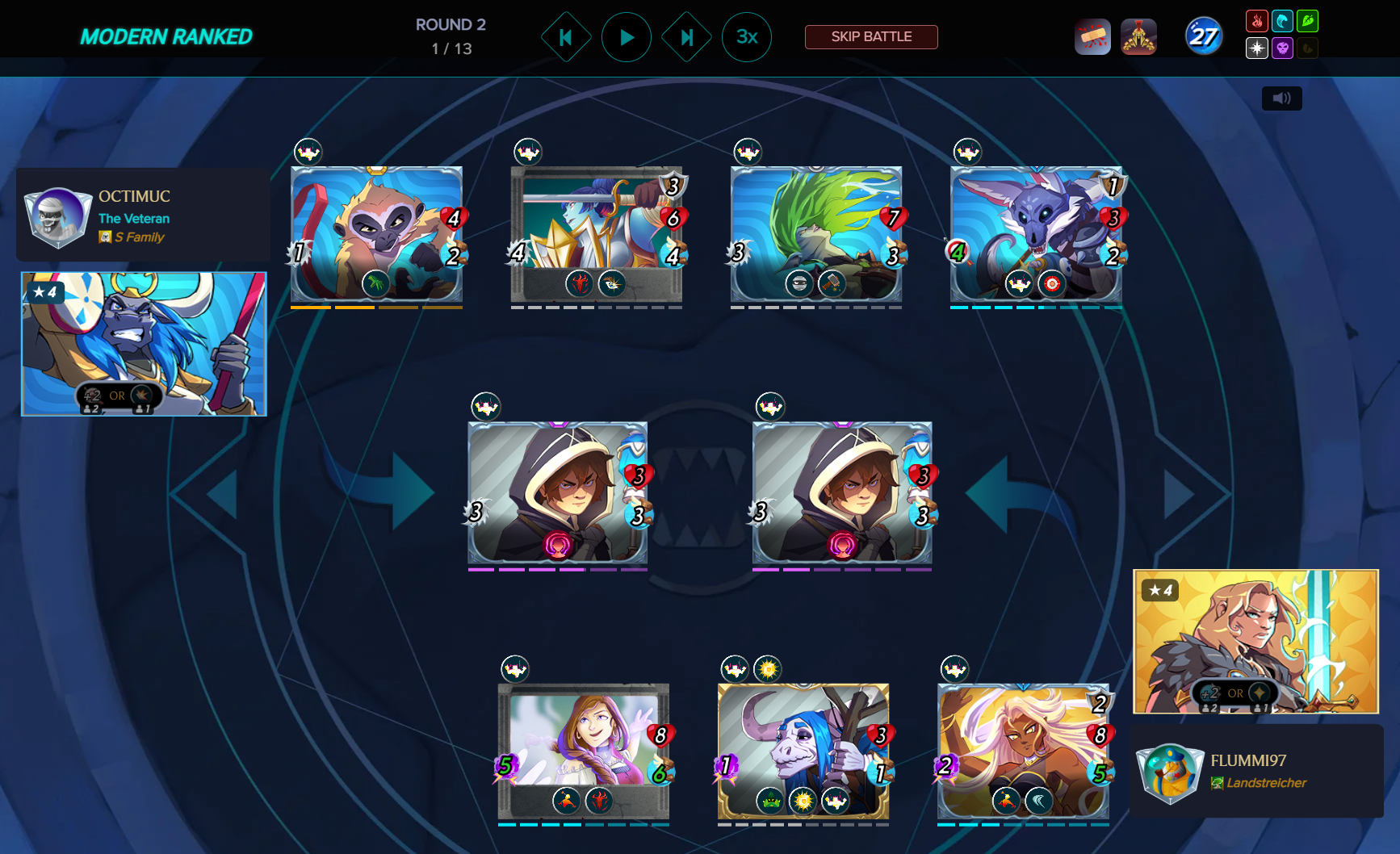Select the monkey monster card
Image resolution: width=1400 pixels, height=854 pixels.
(376, 234)
